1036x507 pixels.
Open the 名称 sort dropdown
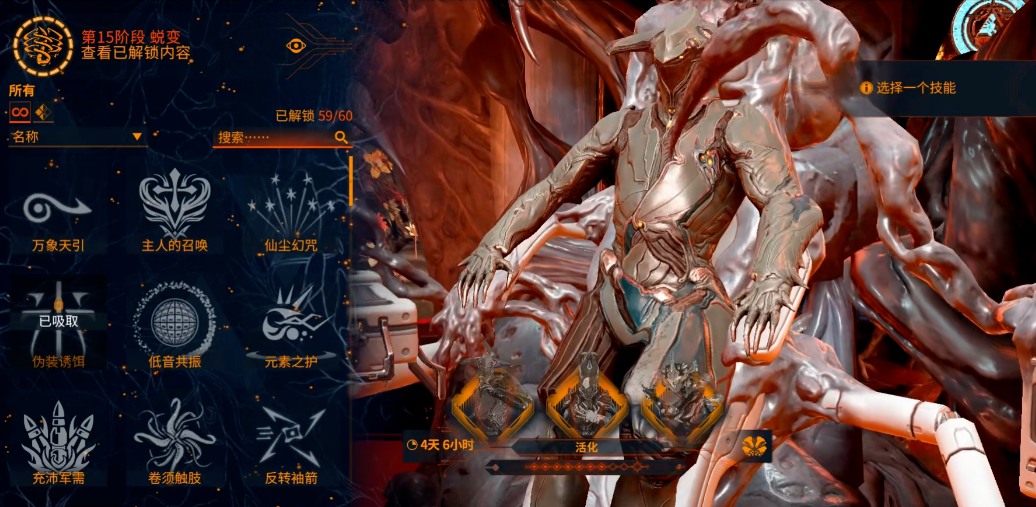[x=78, y=137]
